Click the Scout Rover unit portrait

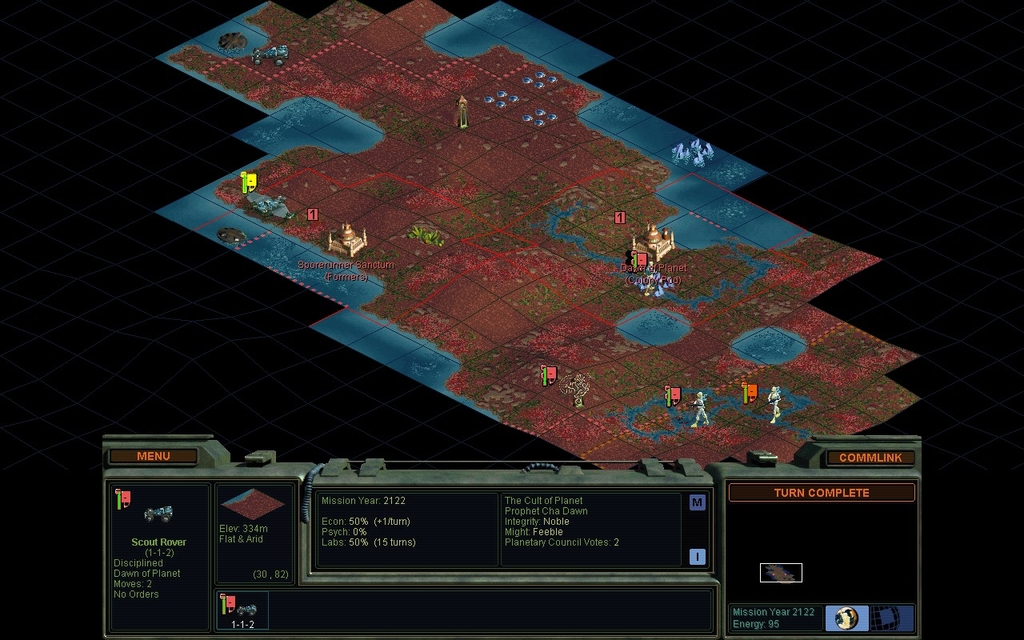(x=158, y=515)
